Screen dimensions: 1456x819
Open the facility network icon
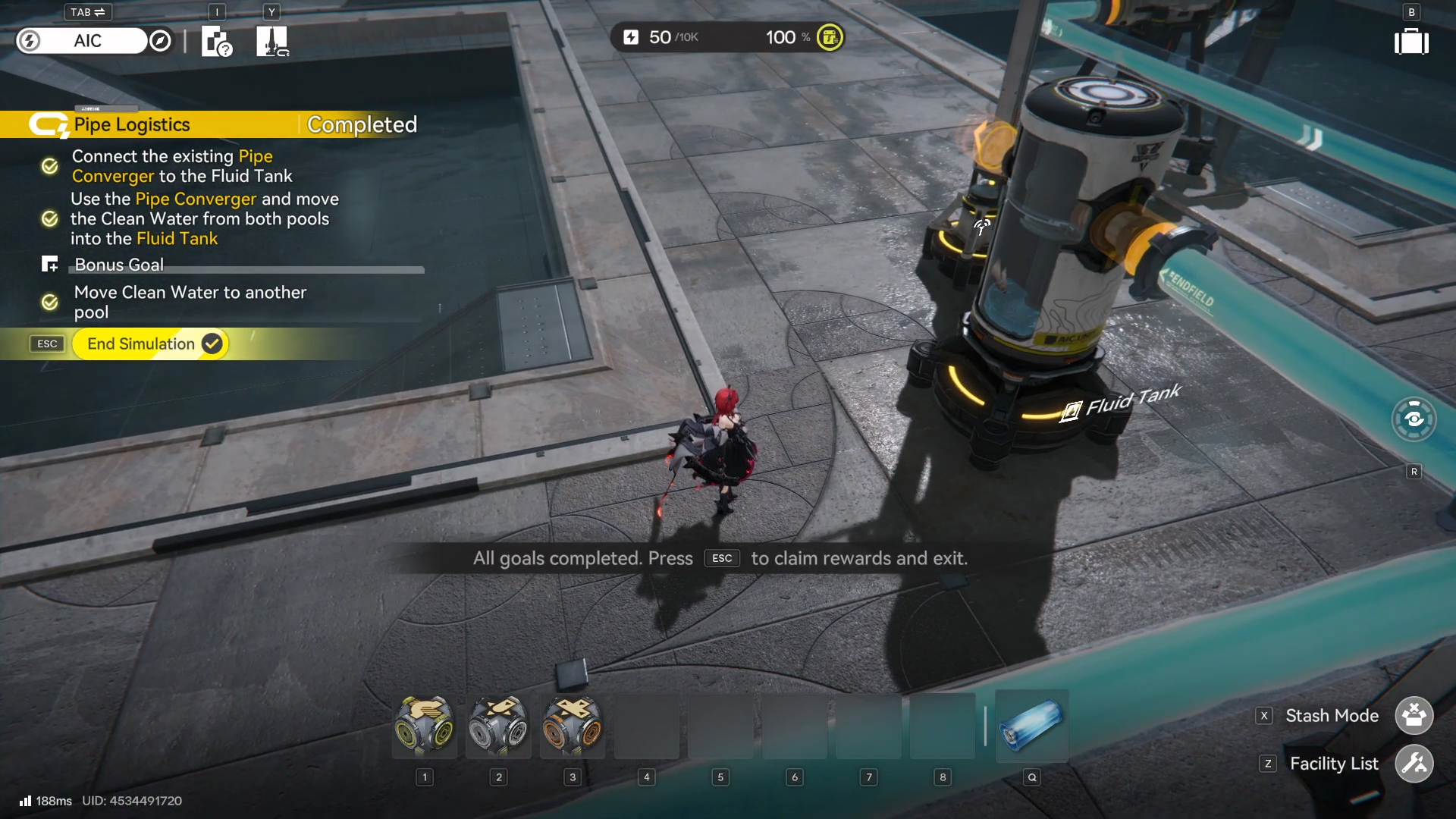[x=271, y=42]
